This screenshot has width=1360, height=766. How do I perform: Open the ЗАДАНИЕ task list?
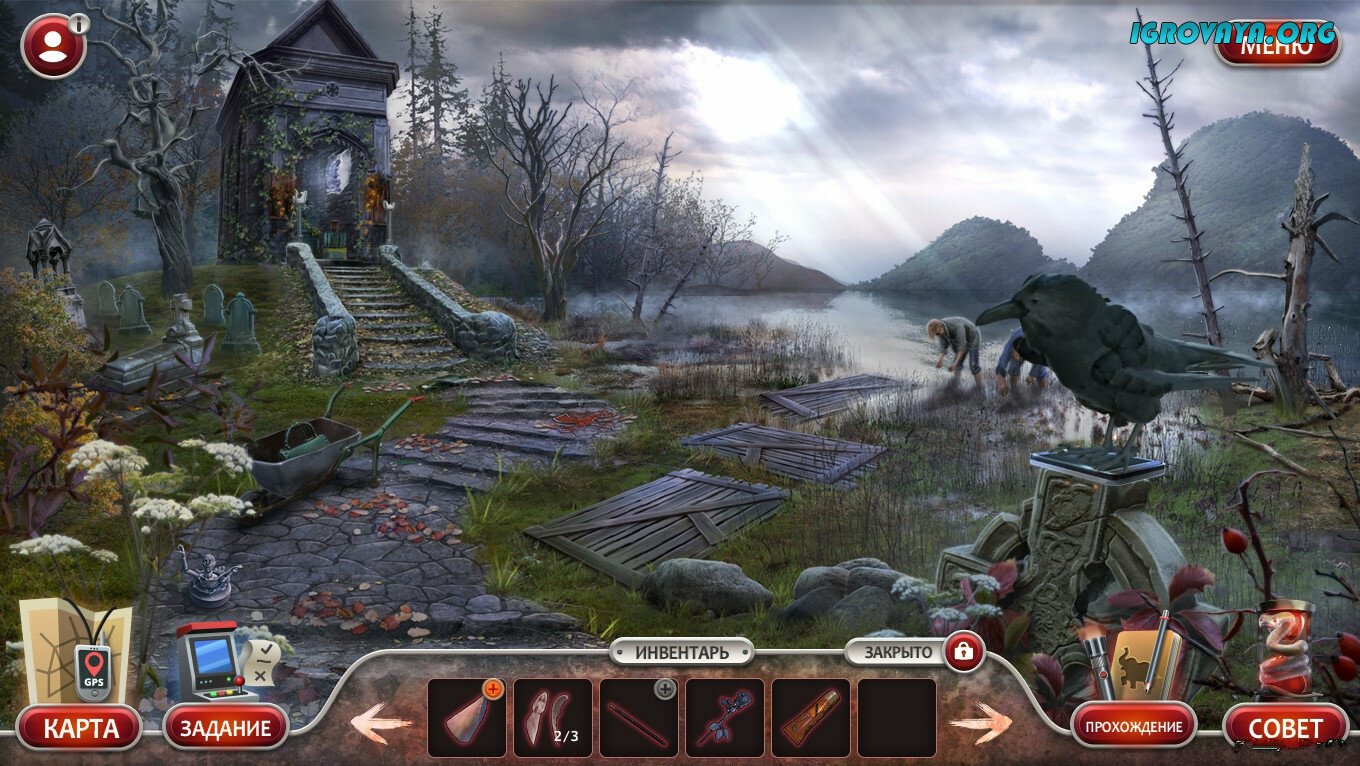pyautogui.click(x=225, y=727)
